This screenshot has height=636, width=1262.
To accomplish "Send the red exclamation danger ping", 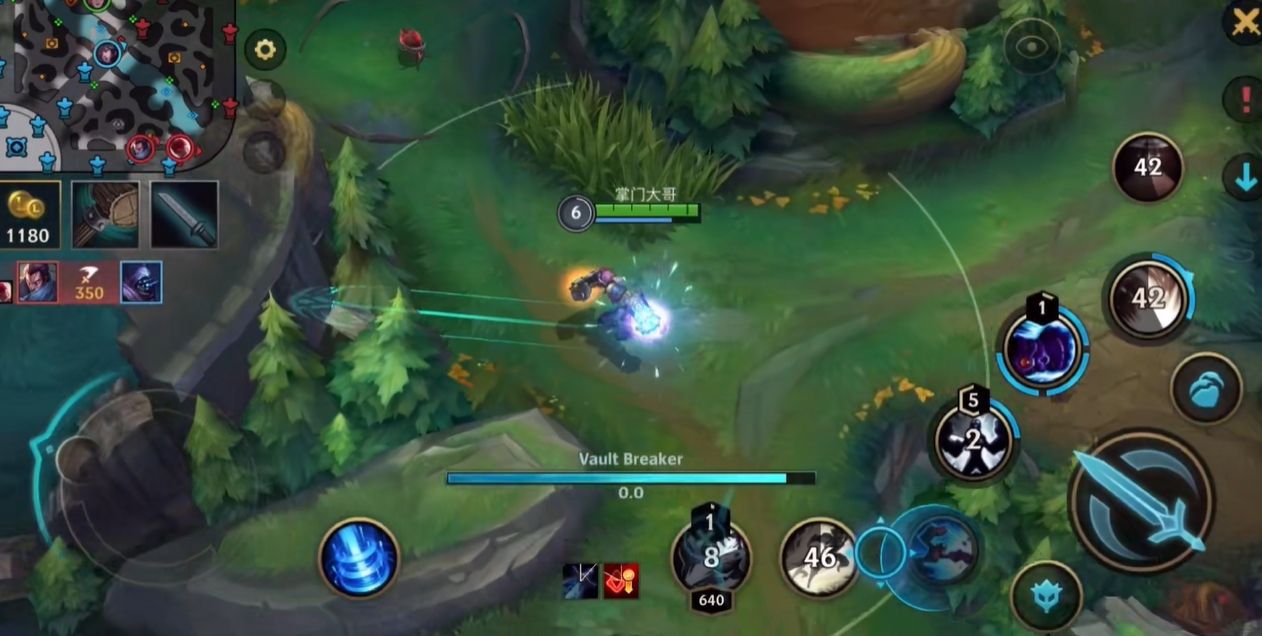I will tap(1245, 98).
